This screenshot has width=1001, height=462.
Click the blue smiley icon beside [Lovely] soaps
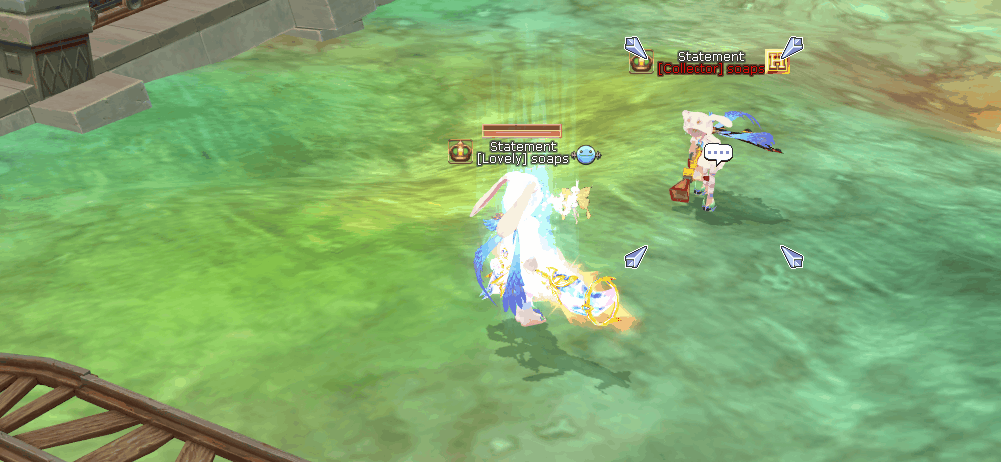point(586,155)
